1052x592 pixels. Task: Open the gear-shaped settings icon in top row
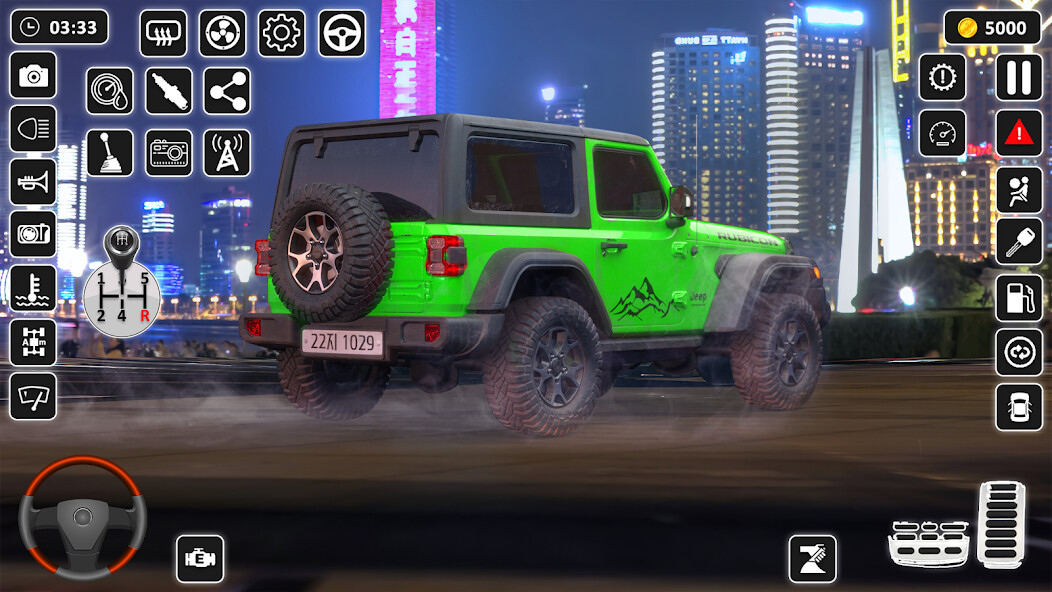click(x=282, y=33)
